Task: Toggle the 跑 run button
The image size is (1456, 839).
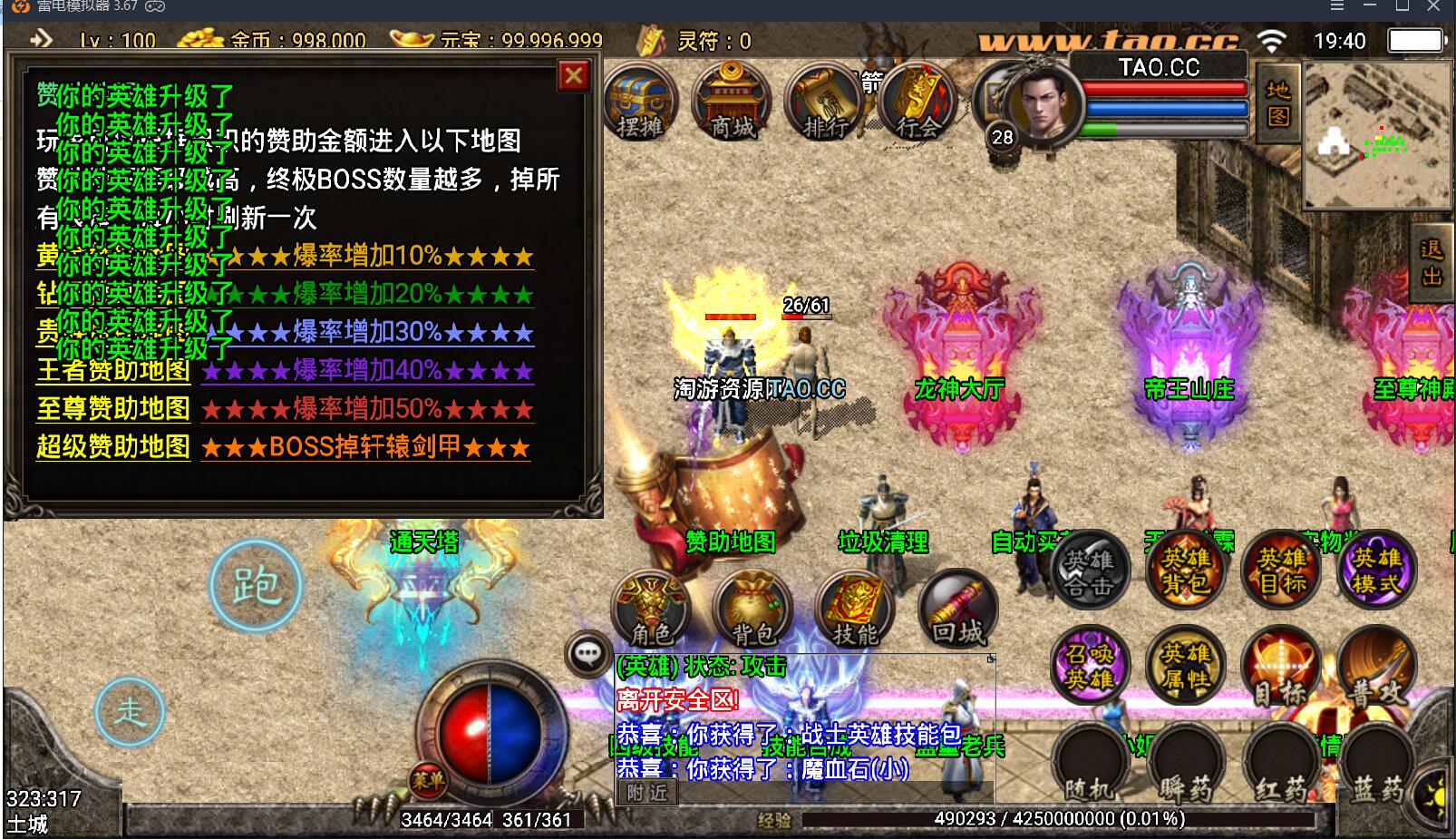Action: tap(256, 586)
